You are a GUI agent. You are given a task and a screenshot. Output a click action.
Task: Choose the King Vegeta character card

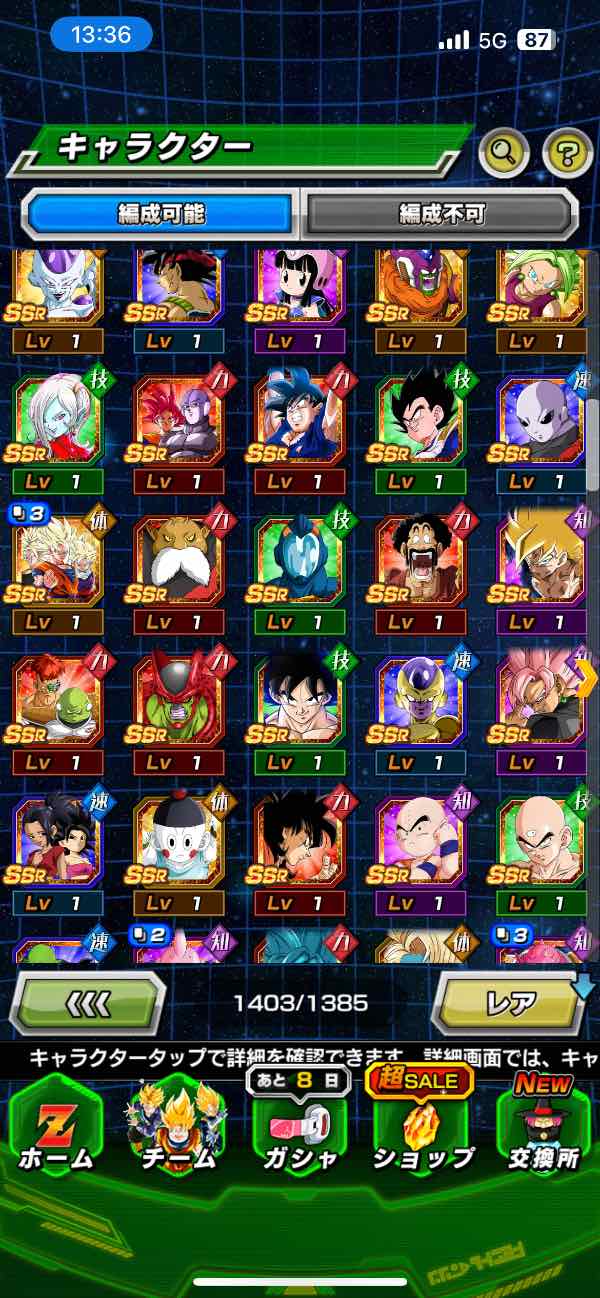click(x=177, y=559)
